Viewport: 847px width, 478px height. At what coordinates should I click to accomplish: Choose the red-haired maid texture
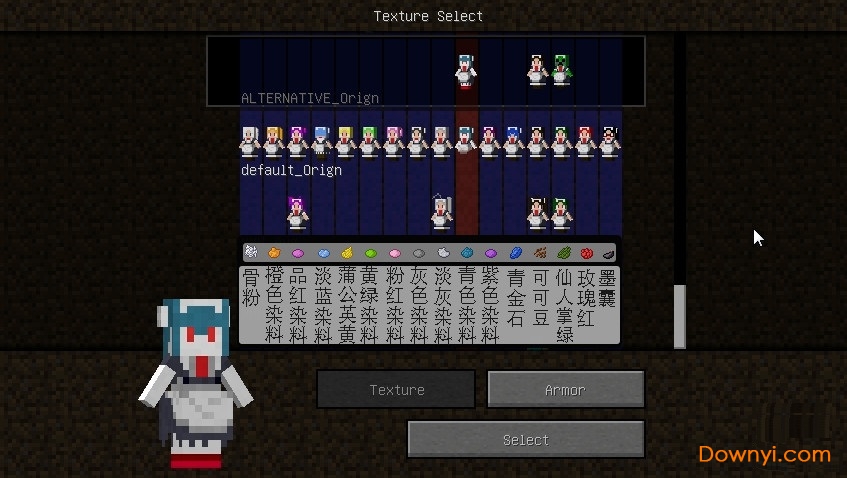[x=585, y=141]
